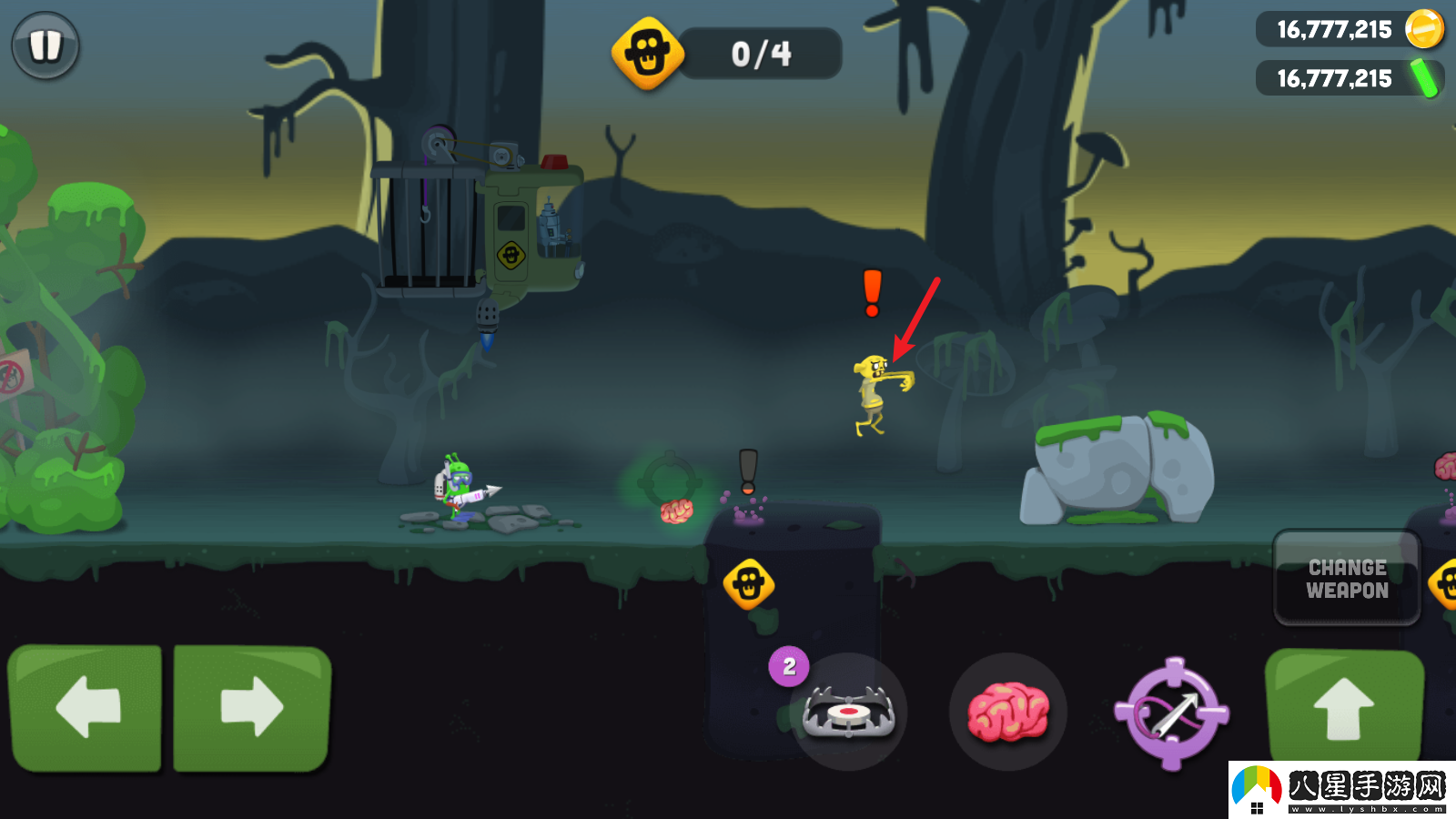Viewport: 1456px width, 819px height.
Task: Pause the game with the pause button
Action: pyautogui.click(x=45, y=45)
